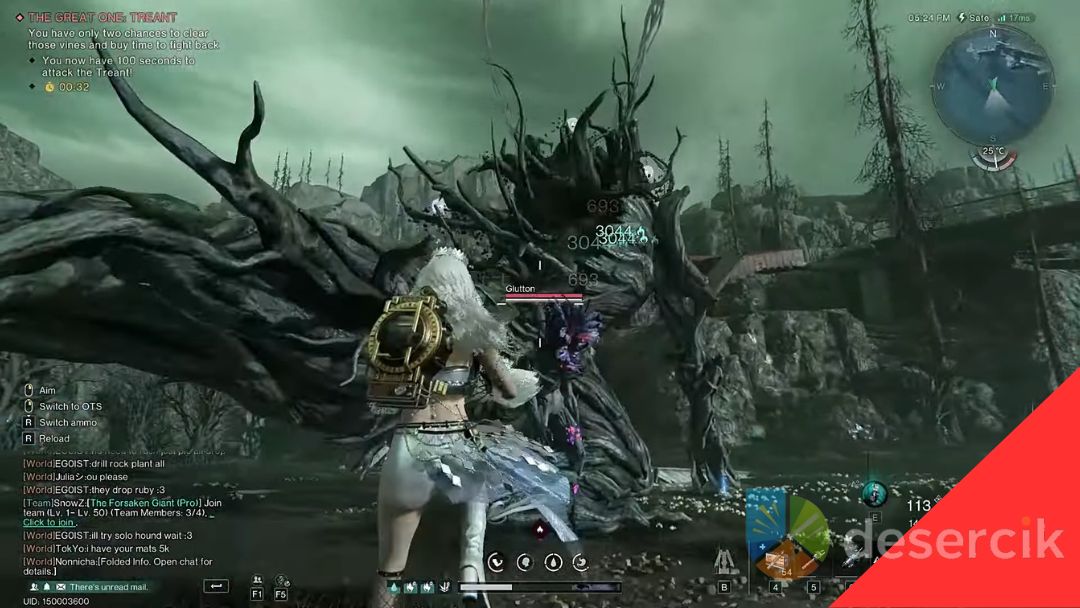This screenshot has height=608, width=1080.
Task: Open the unread mail notification
Action: pos(110,587)
